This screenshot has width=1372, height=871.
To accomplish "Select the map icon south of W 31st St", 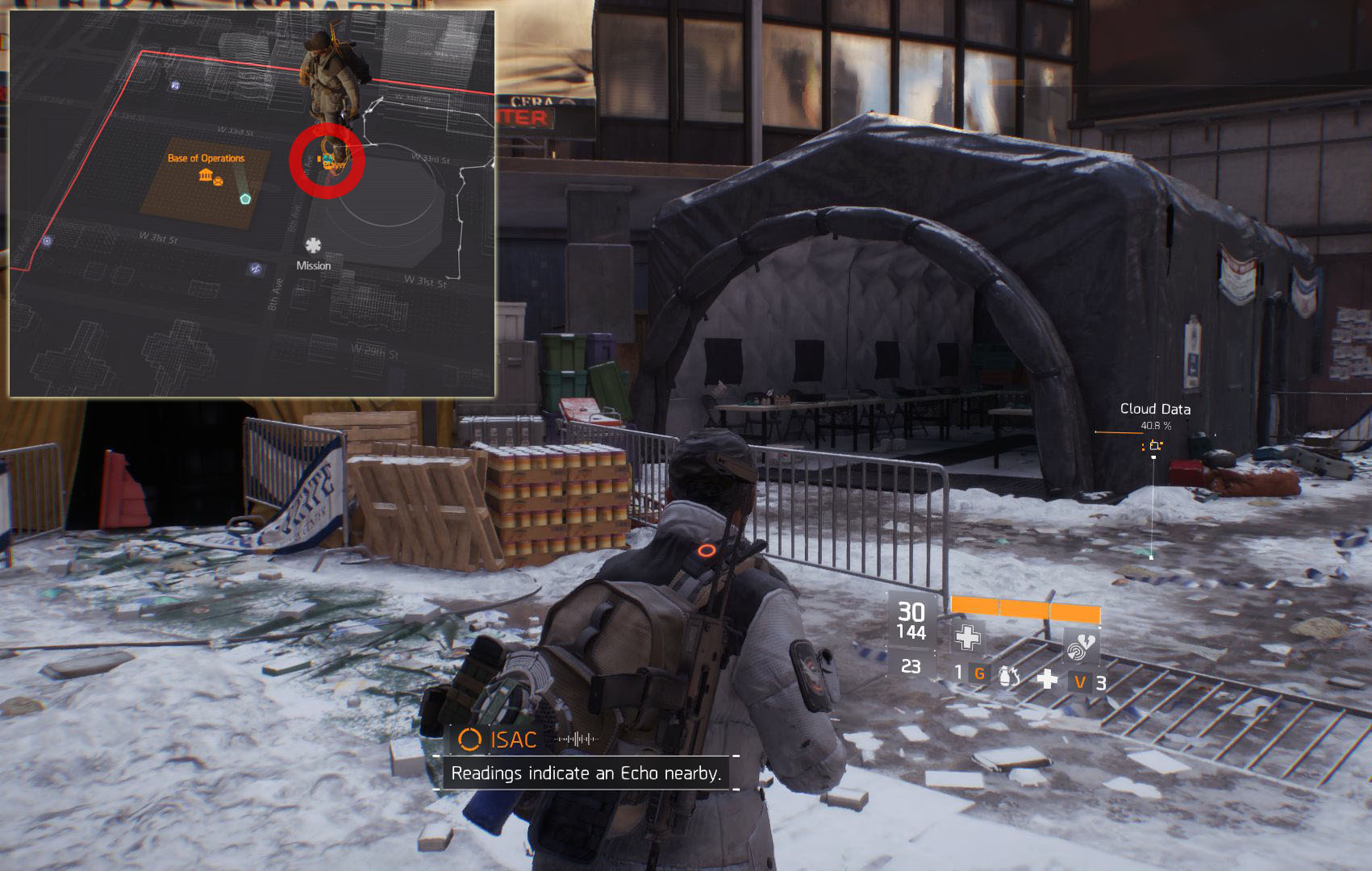I will (256, 269).
